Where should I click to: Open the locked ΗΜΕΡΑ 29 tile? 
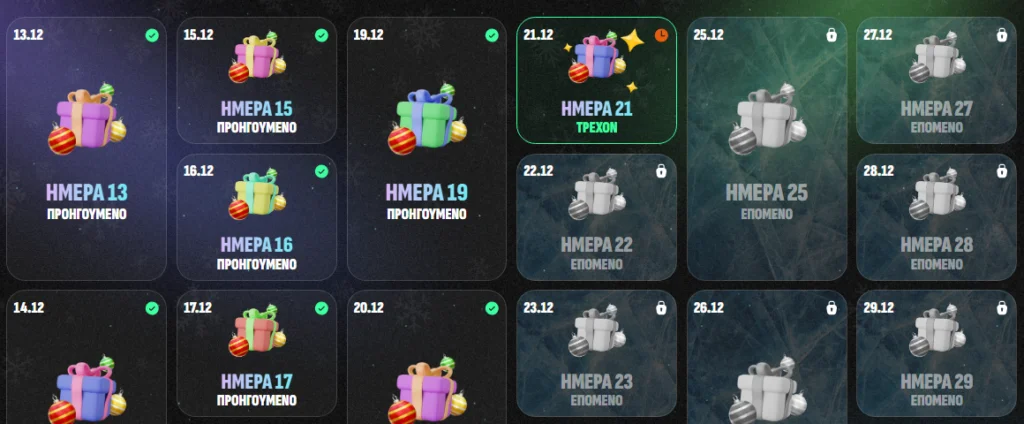point(937,353)
